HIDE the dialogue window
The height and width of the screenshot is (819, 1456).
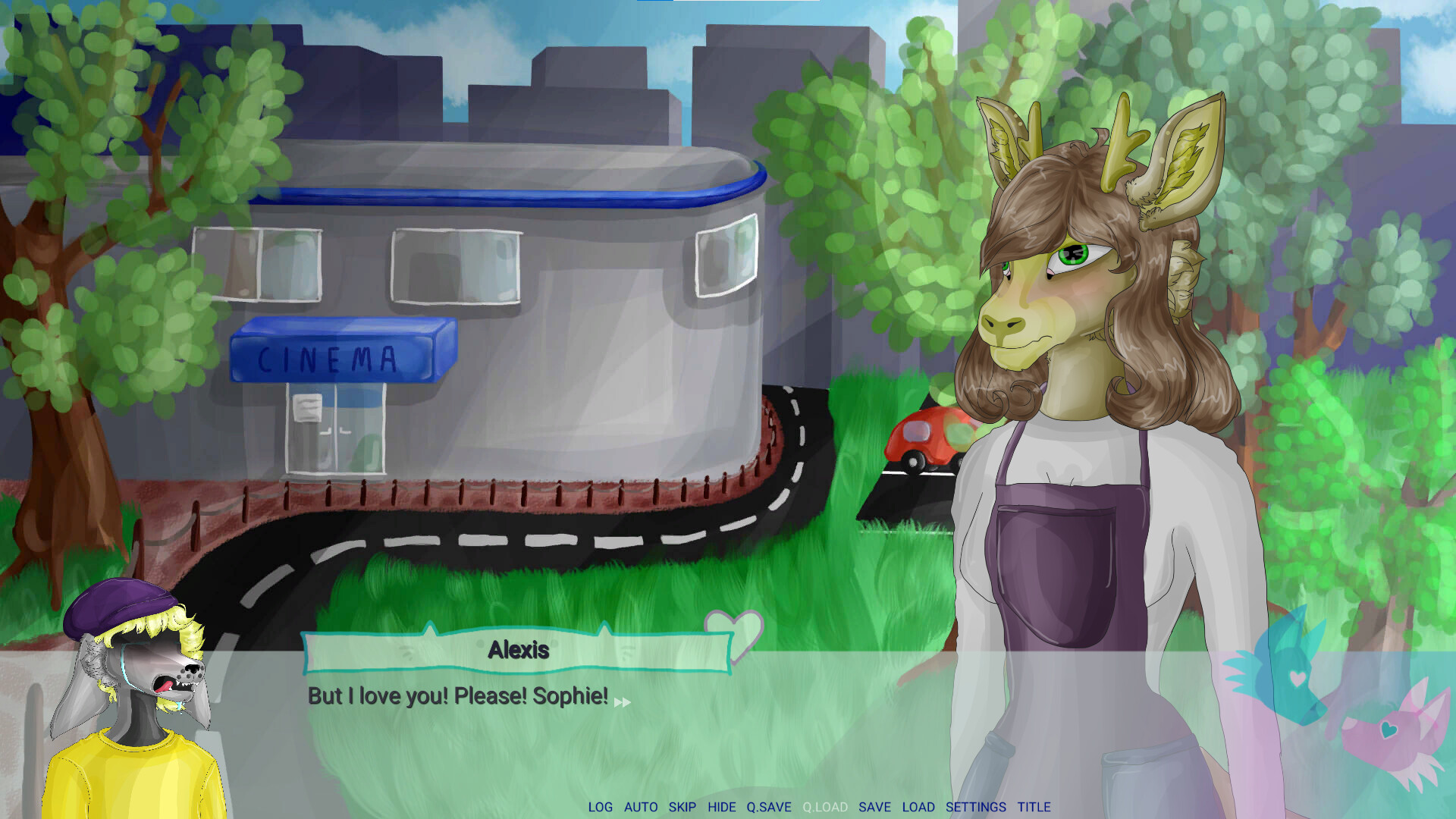(x=722, y=807)
